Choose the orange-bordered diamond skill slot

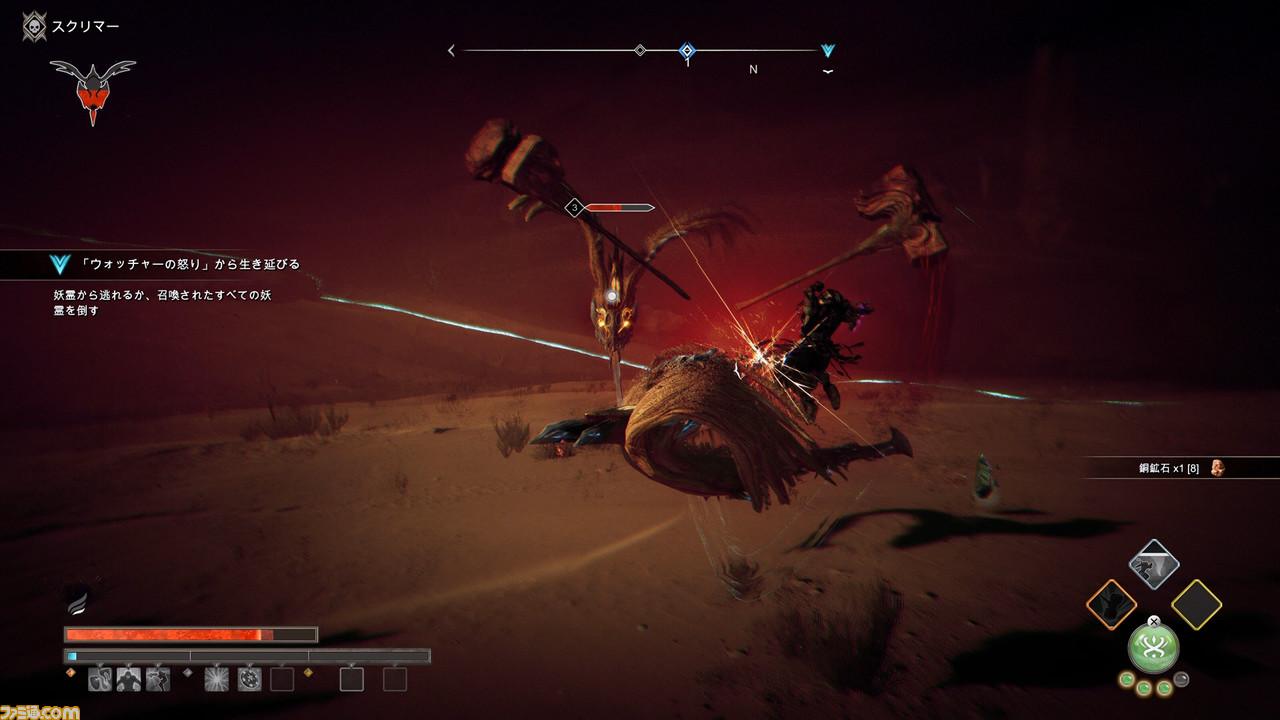(x=1112, y=604)
